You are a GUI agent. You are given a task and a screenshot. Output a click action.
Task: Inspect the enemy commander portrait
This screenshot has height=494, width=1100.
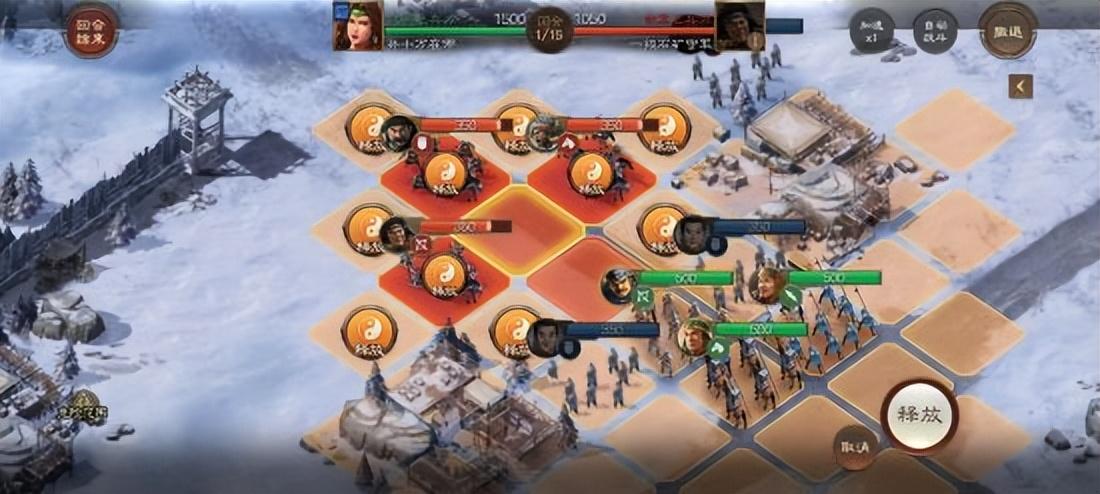tap(740, 27)
